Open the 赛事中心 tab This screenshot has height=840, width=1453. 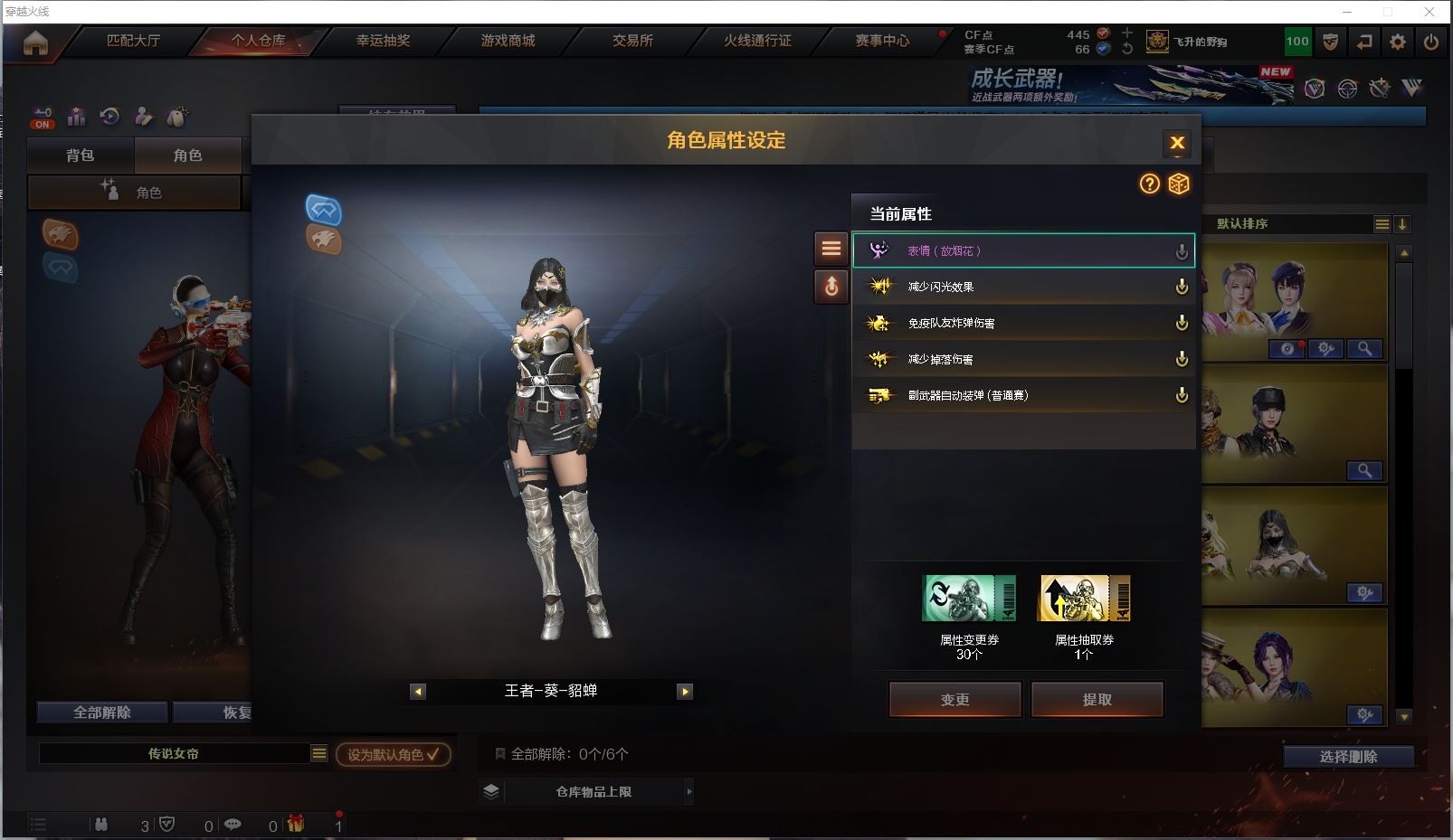coord(882,41)
